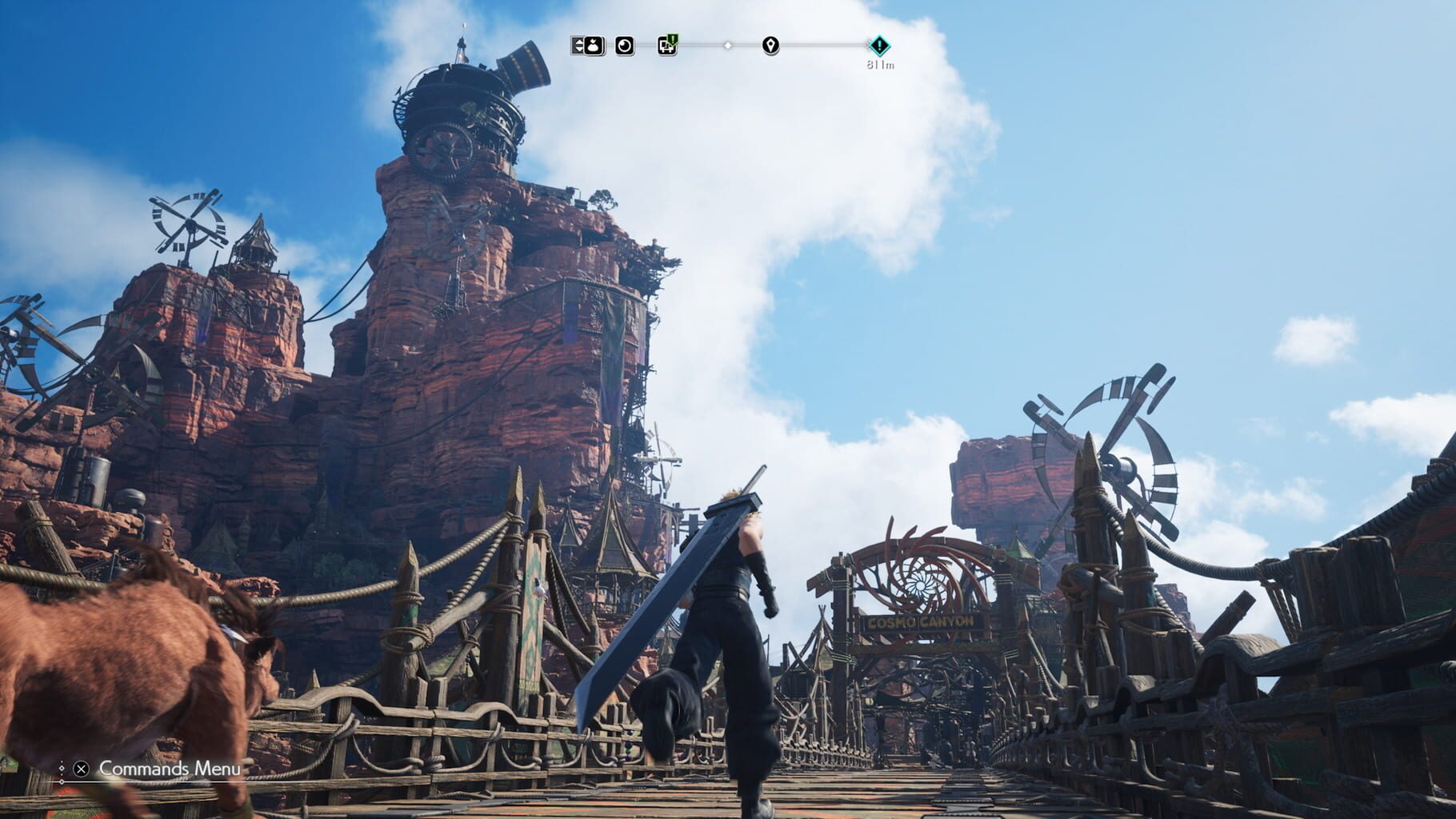Select the teal quest objective diamond
The width and height of the screenshot is (1456, 819).
[878, 45]
